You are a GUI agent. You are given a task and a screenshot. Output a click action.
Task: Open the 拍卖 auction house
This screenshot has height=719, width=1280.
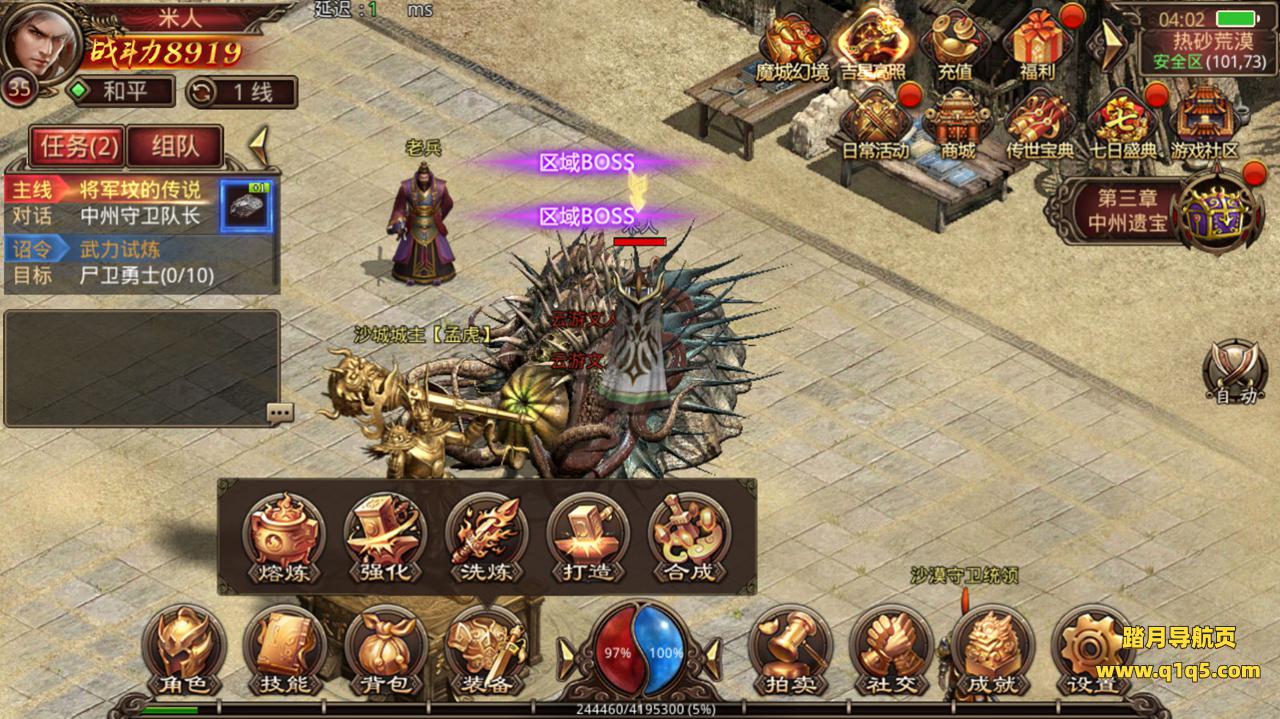[790, 650]
